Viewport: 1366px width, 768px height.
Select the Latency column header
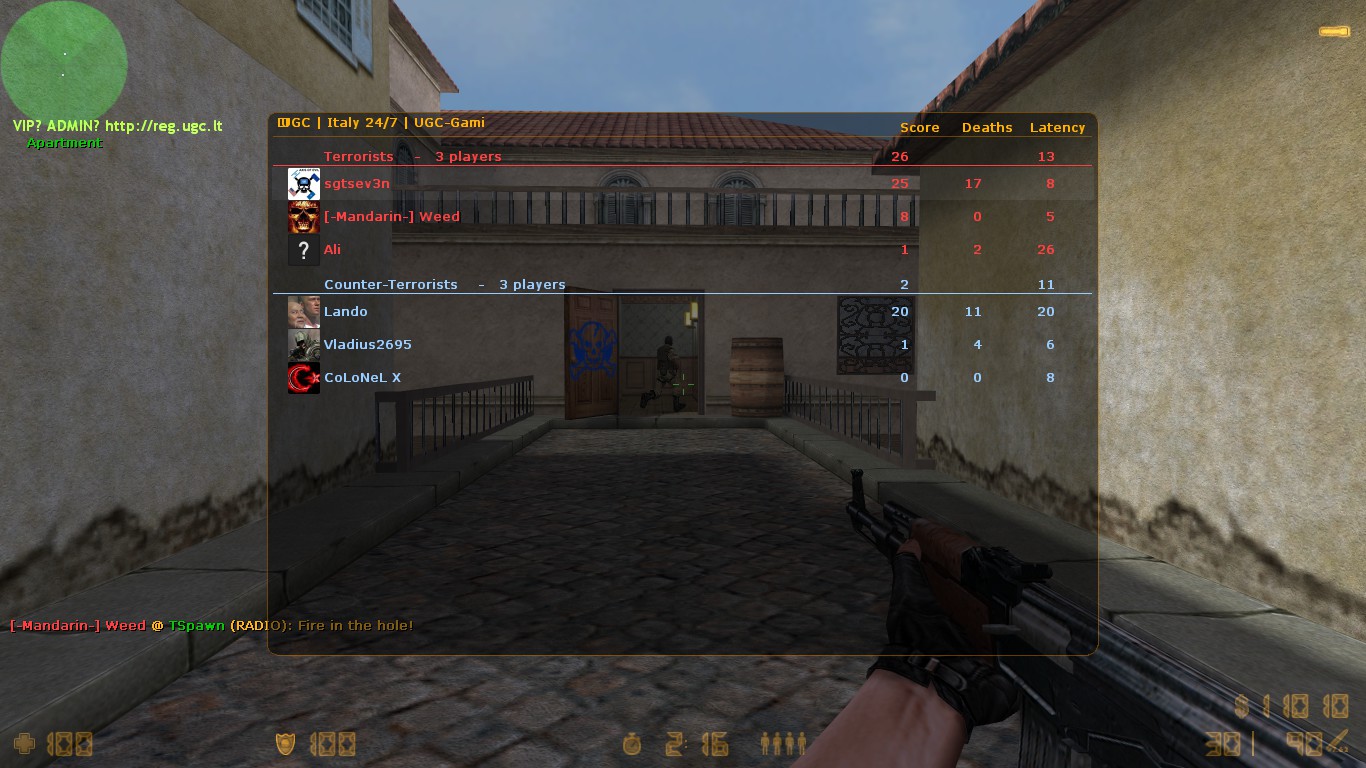(x=1057, y=127)
